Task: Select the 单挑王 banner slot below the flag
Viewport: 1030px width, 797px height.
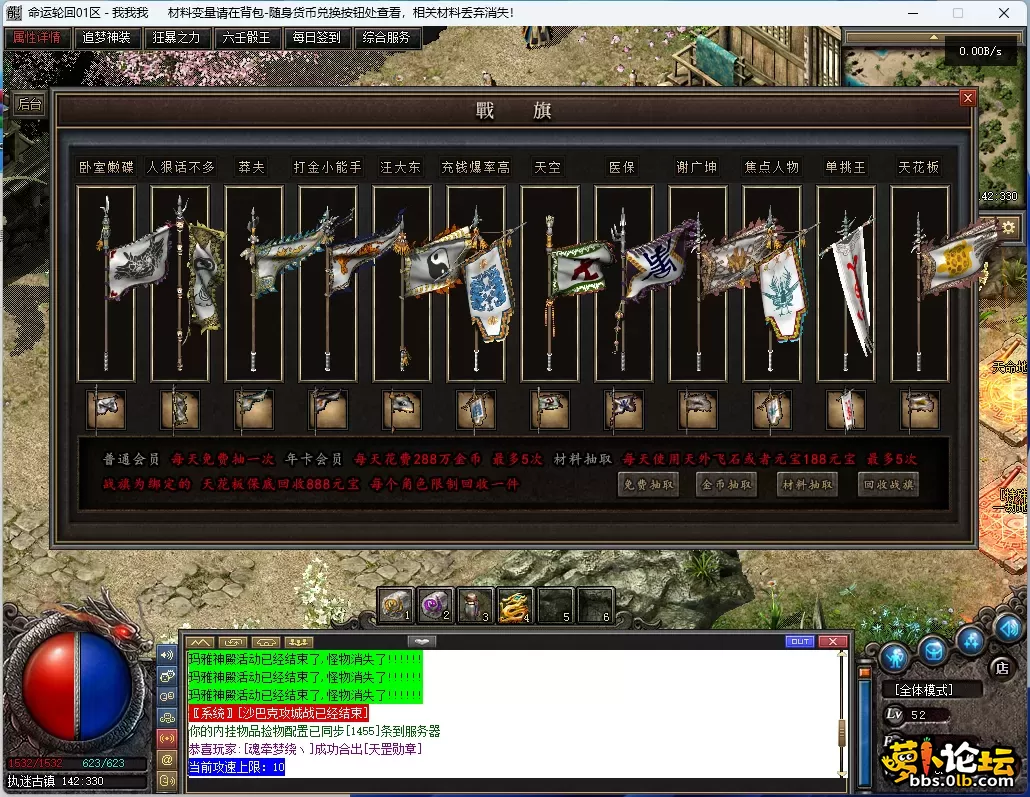Action: (845, 408)
